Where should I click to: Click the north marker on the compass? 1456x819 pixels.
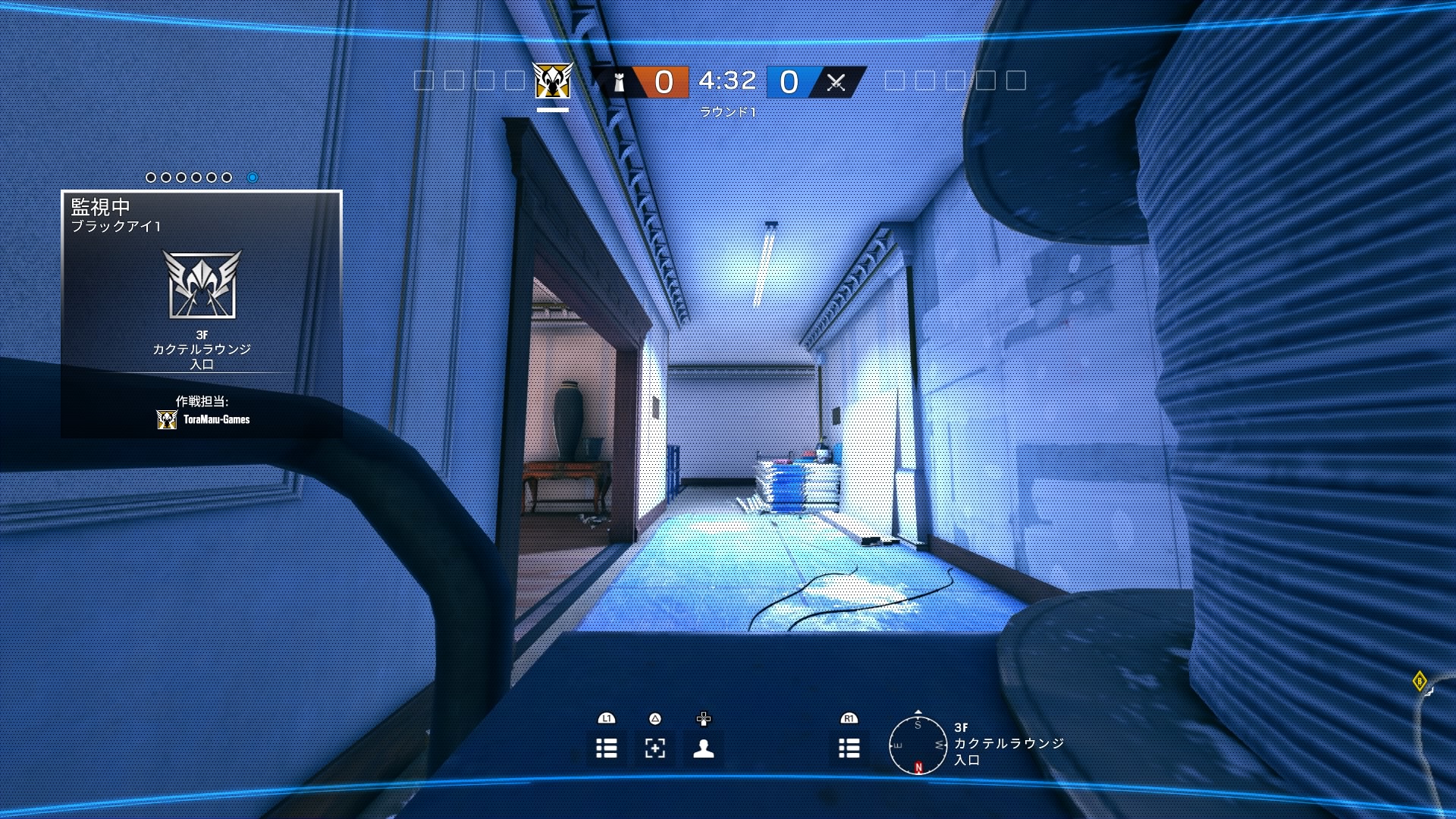(x=918, y=768)
